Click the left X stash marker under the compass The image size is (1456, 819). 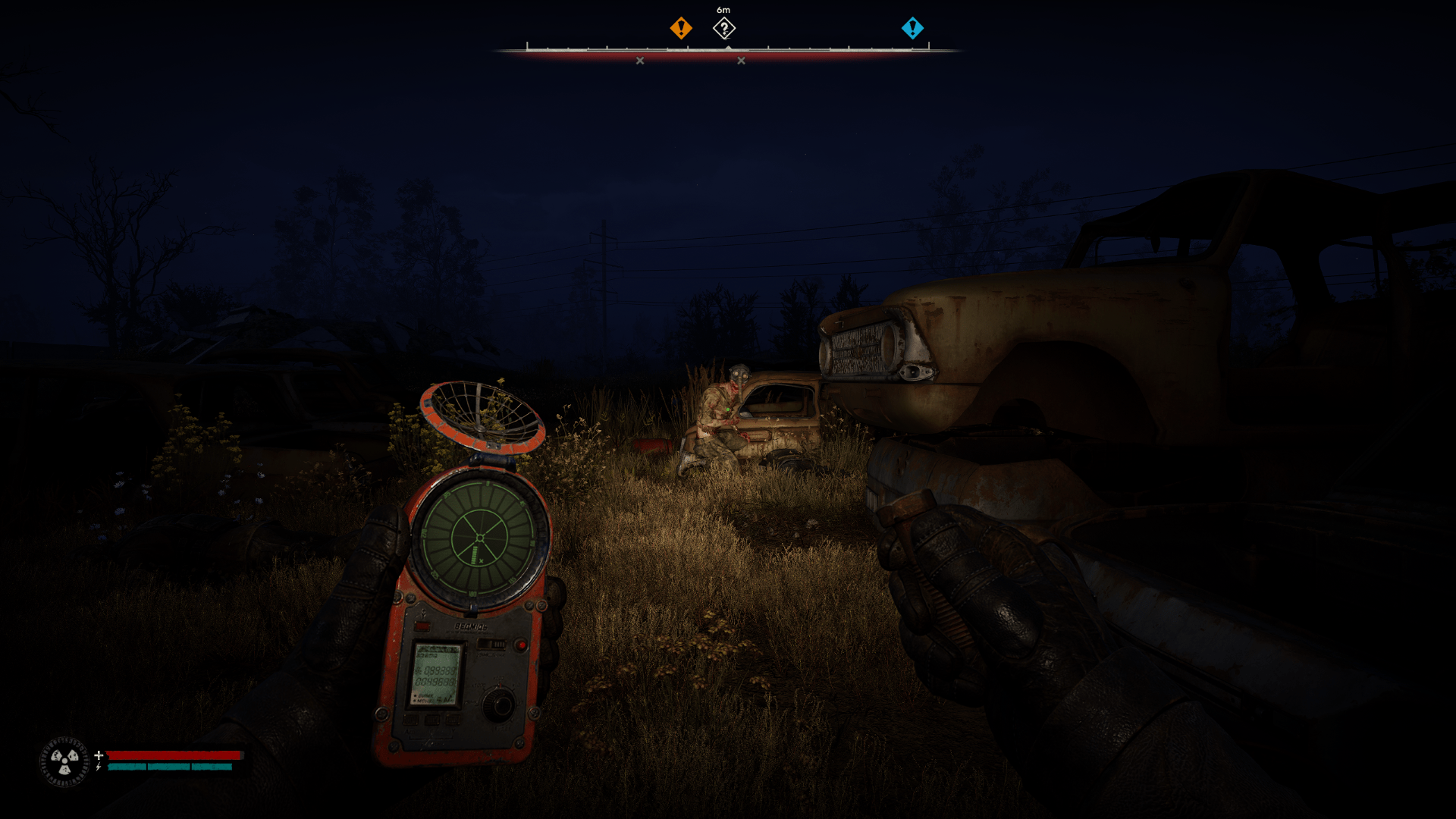click(x=641, y=58)
